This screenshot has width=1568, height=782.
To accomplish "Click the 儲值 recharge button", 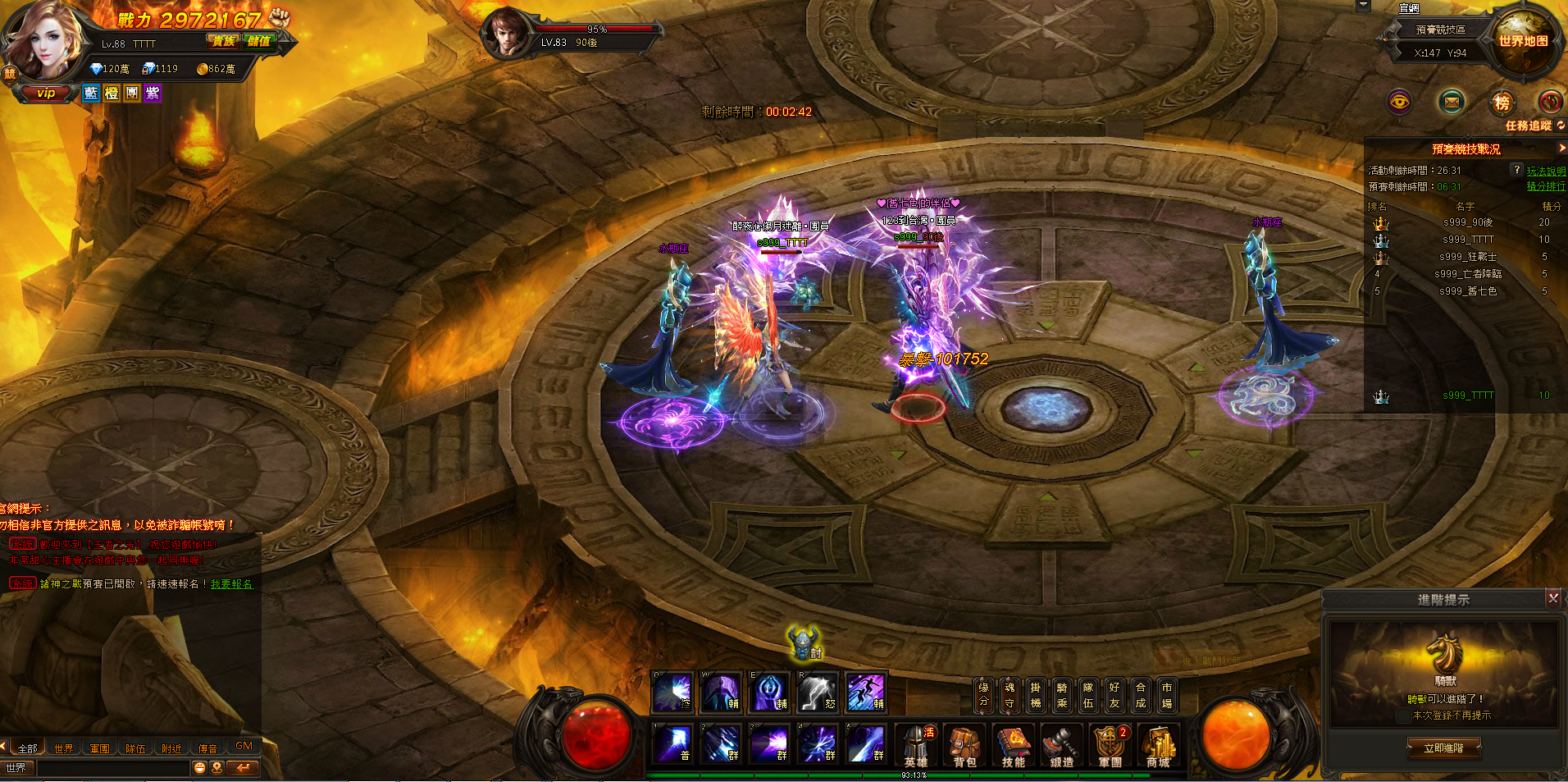I will click(259, 41).
